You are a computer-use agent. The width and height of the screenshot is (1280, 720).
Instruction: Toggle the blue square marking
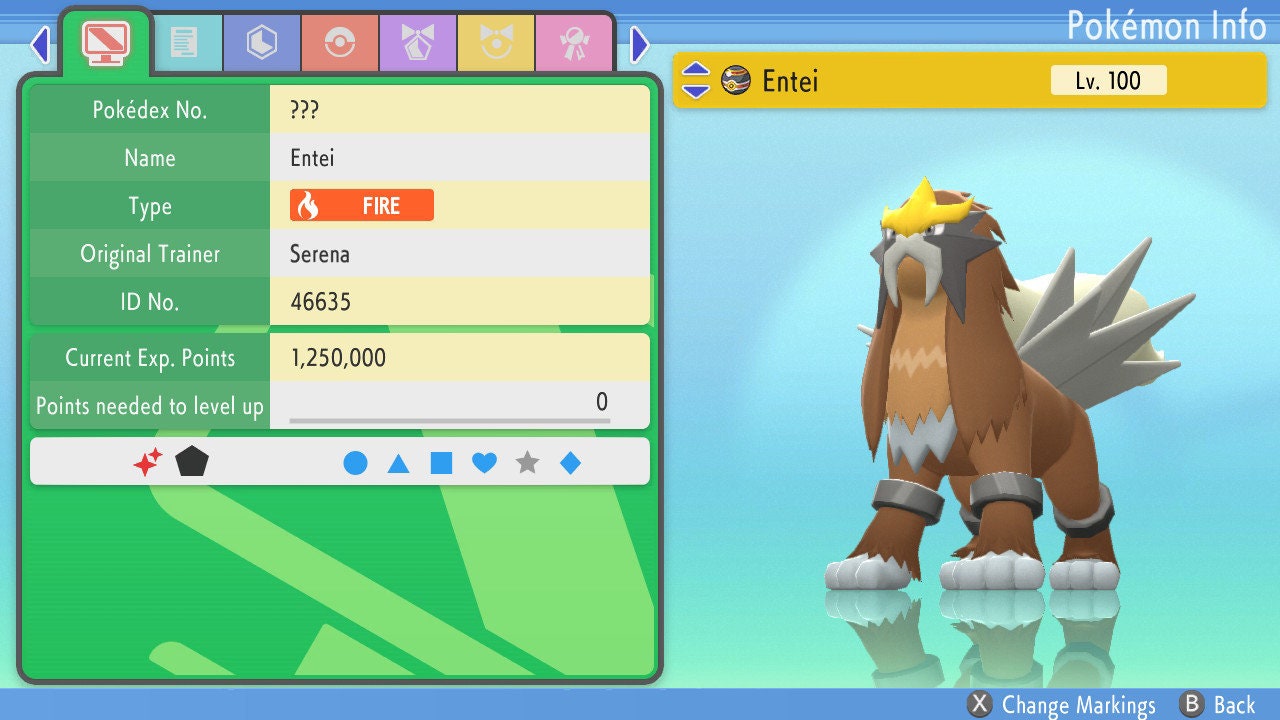(x=441, y=463)
